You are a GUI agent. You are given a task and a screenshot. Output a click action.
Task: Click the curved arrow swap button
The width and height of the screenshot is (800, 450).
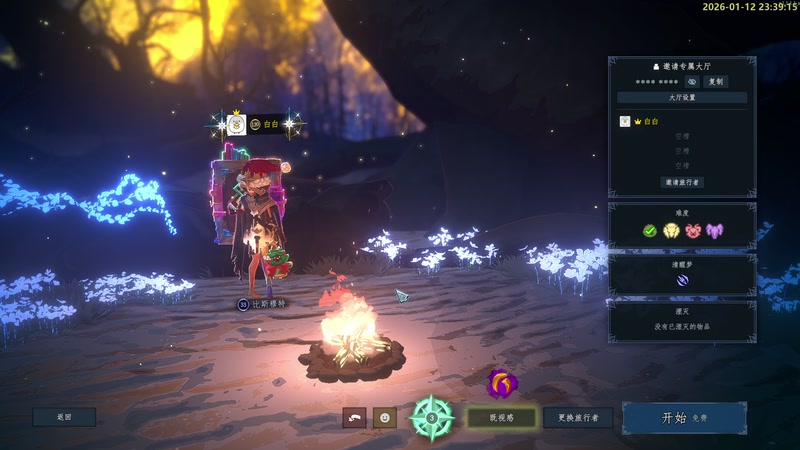point(354,417)
